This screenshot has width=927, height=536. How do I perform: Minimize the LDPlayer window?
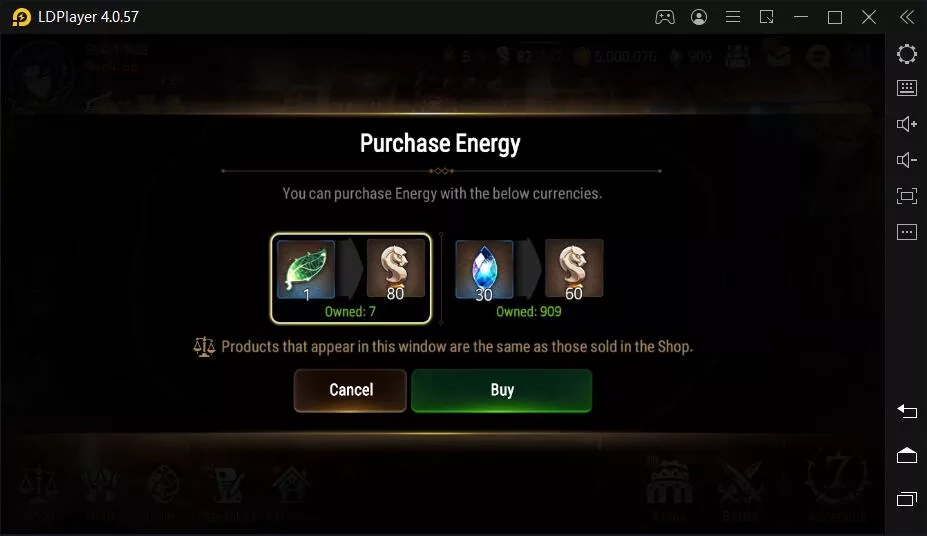tap(801, 17)
